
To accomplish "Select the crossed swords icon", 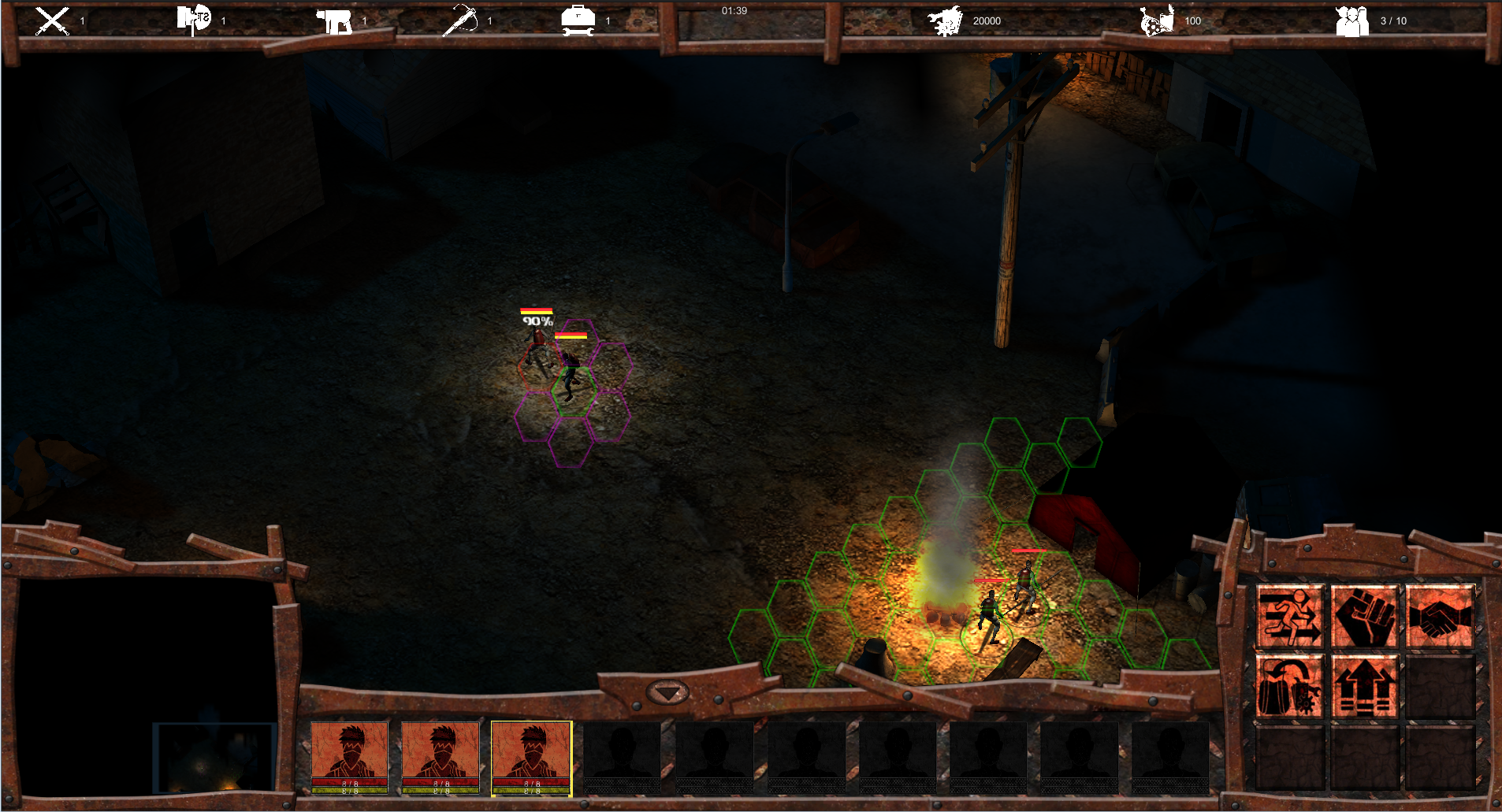I will click(53, 20).
